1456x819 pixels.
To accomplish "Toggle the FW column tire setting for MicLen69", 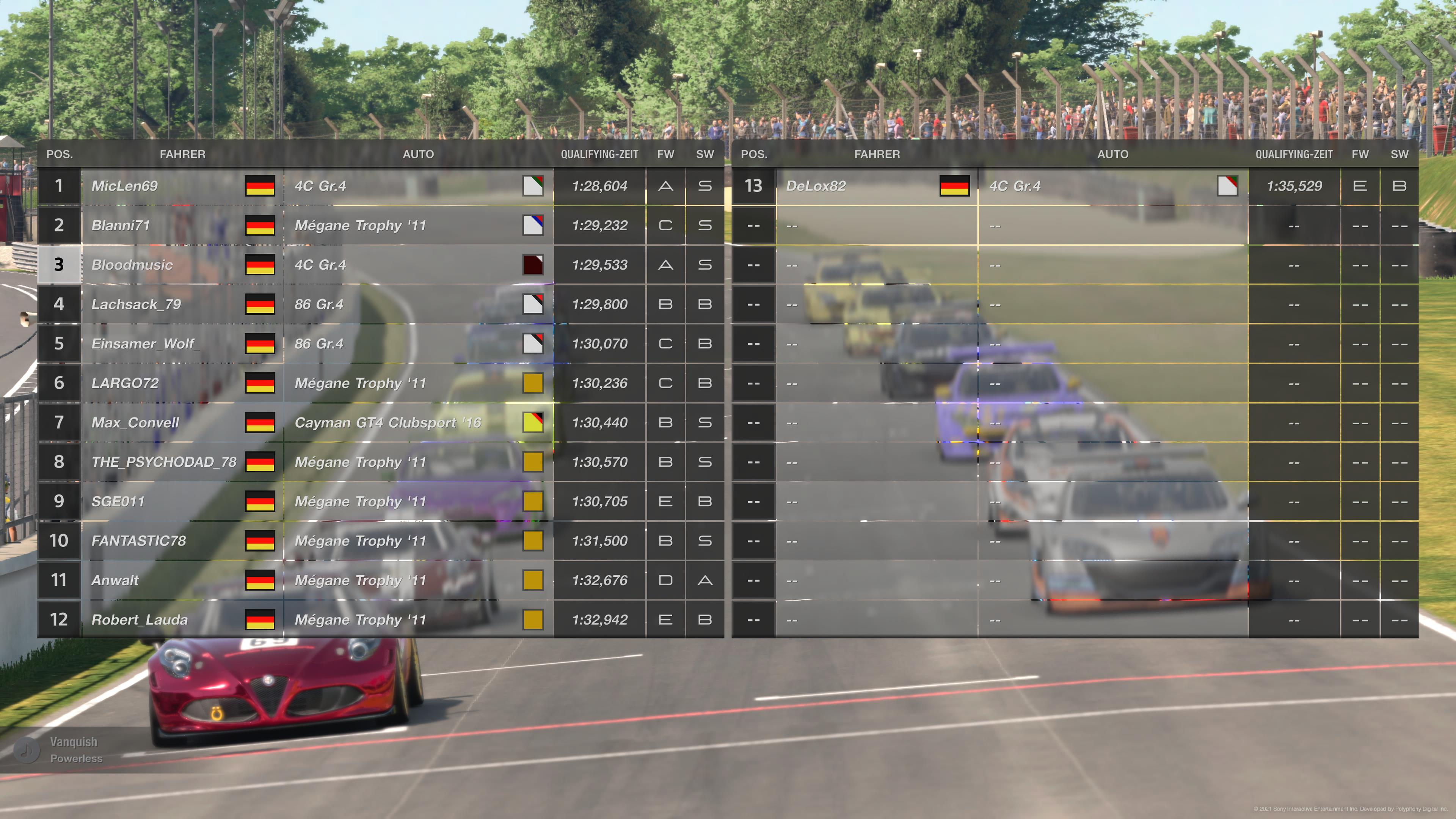I will 666,186.
